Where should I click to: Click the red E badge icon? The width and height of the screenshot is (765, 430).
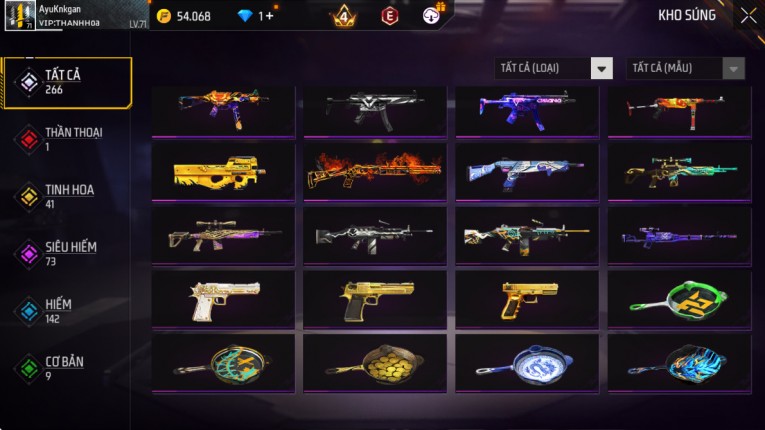(389, 16)
